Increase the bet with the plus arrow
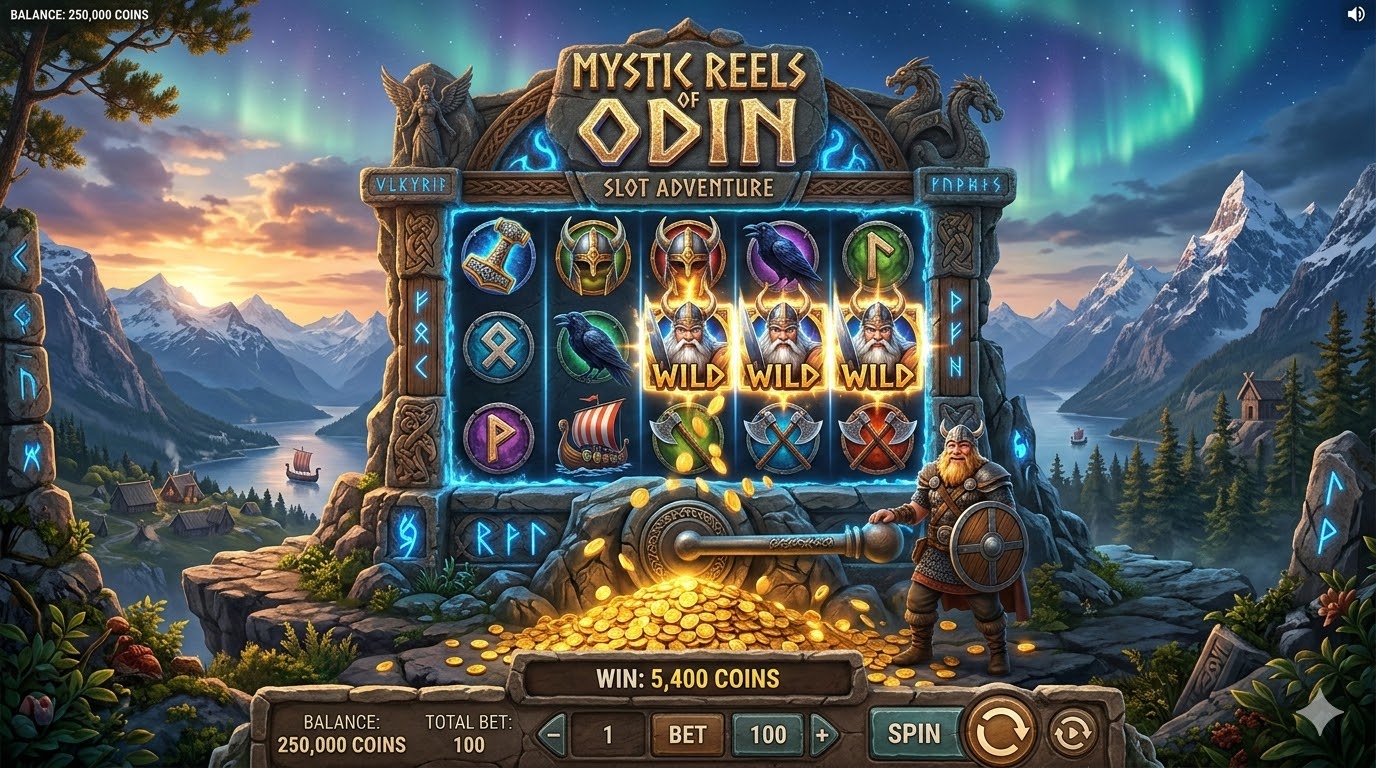Screen dimensions: 1376x768 [x=823, y=735]
